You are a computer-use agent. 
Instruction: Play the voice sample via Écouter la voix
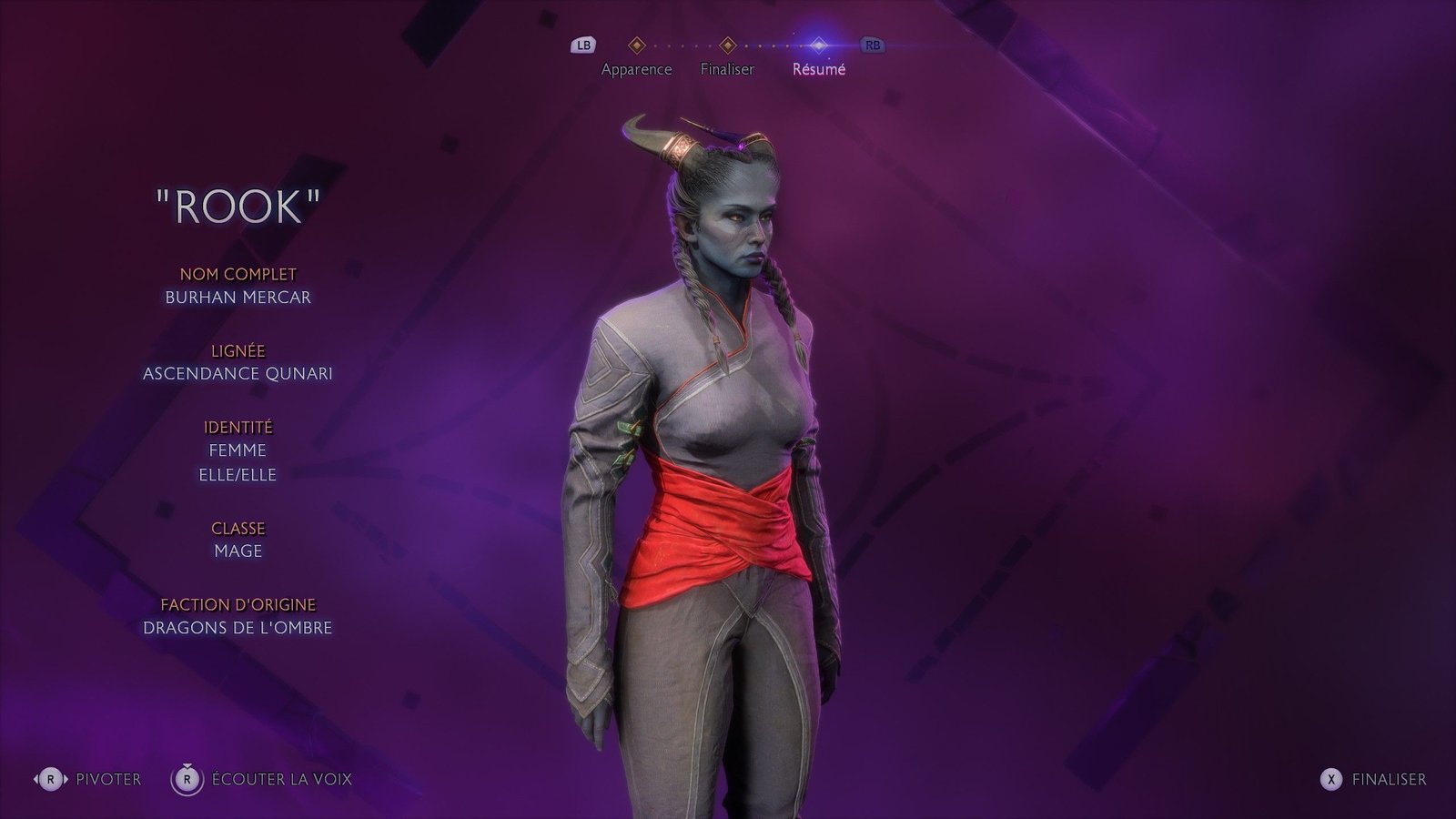coord(262,779)
